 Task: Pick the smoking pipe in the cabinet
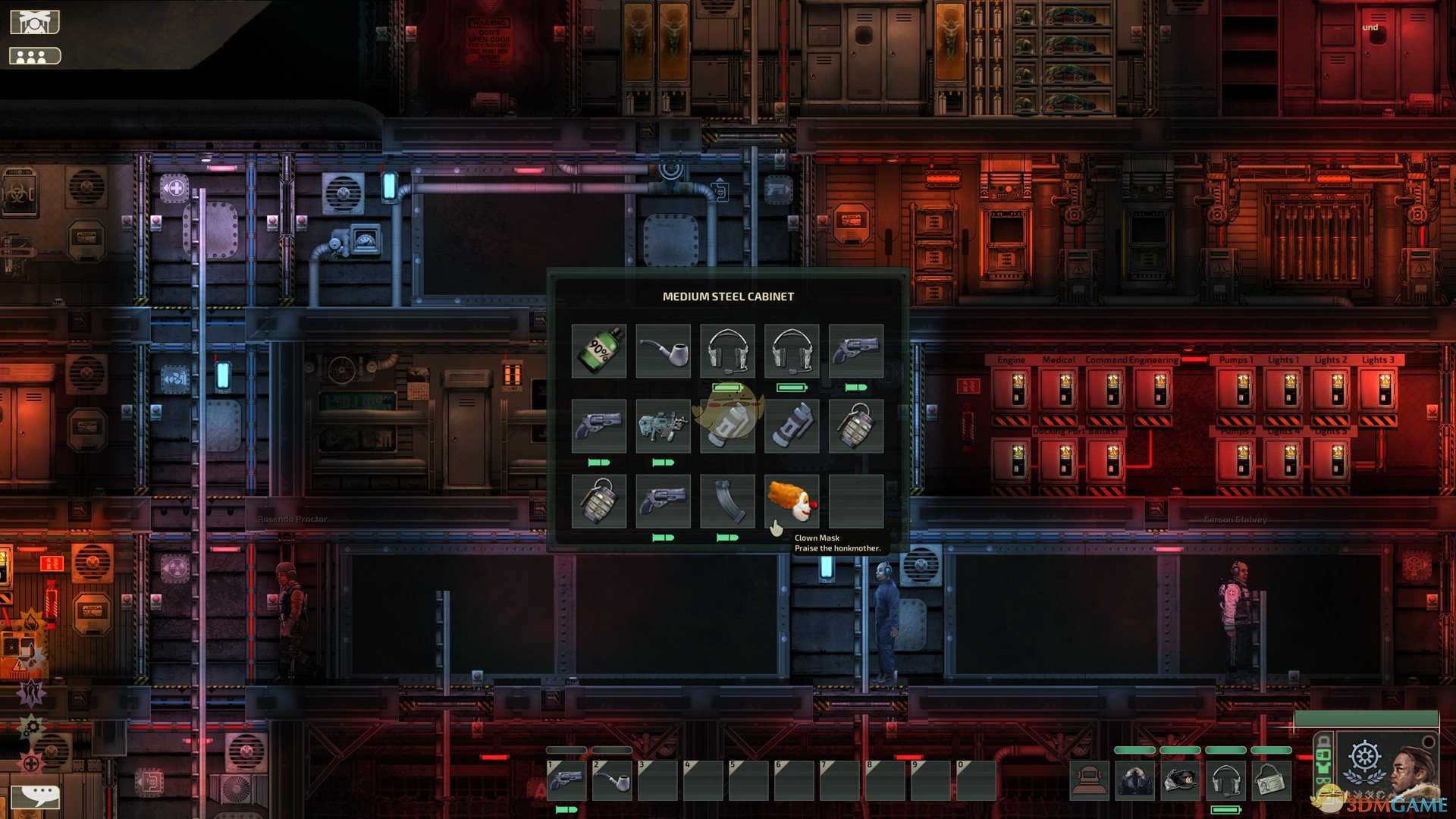tap(663, 350)
